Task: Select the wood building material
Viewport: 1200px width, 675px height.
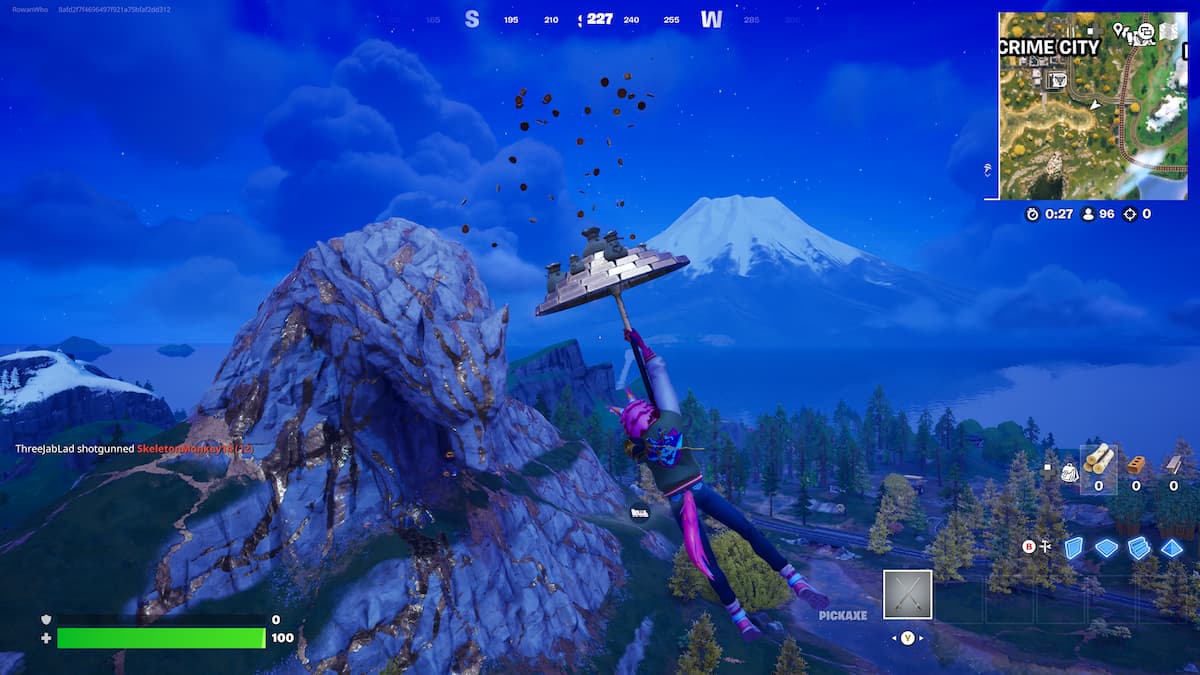Action: pos(1099,461)
